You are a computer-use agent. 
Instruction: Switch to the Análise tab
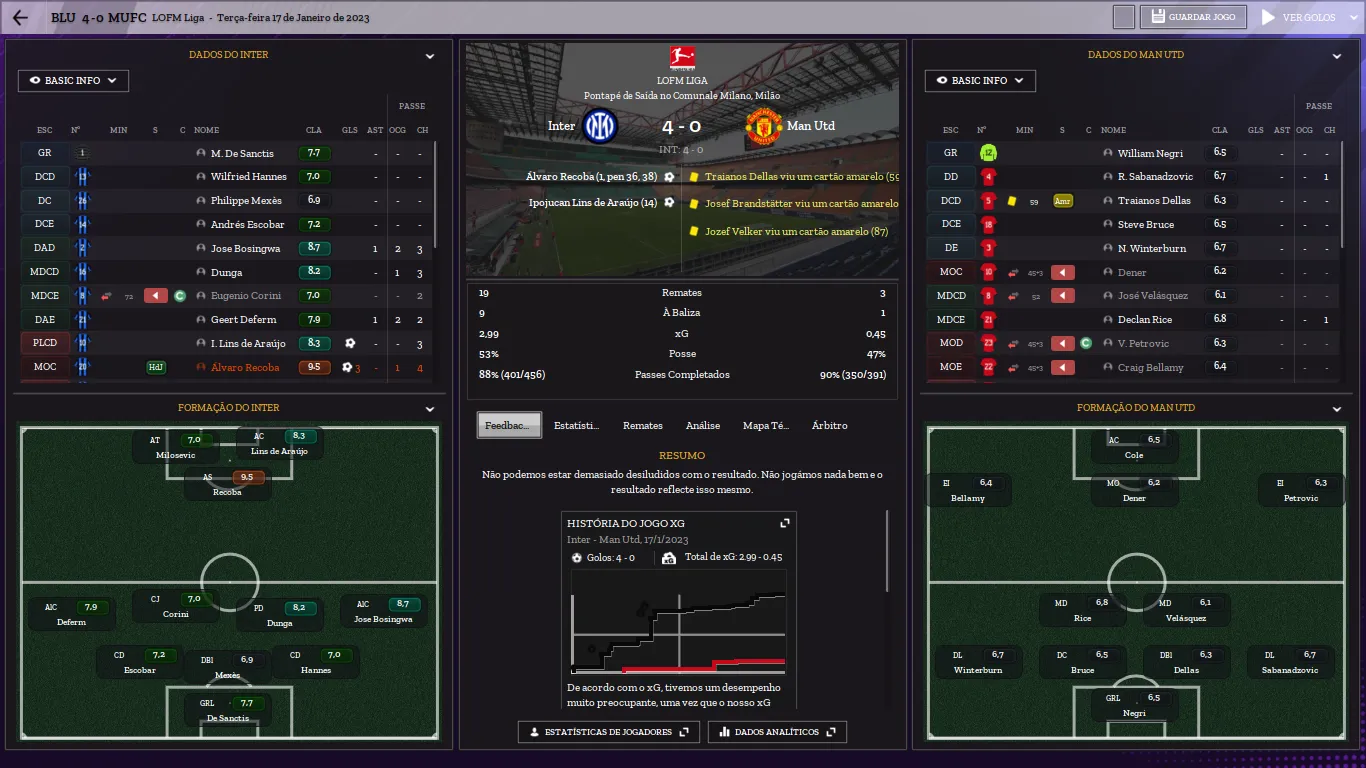[703, 426]
